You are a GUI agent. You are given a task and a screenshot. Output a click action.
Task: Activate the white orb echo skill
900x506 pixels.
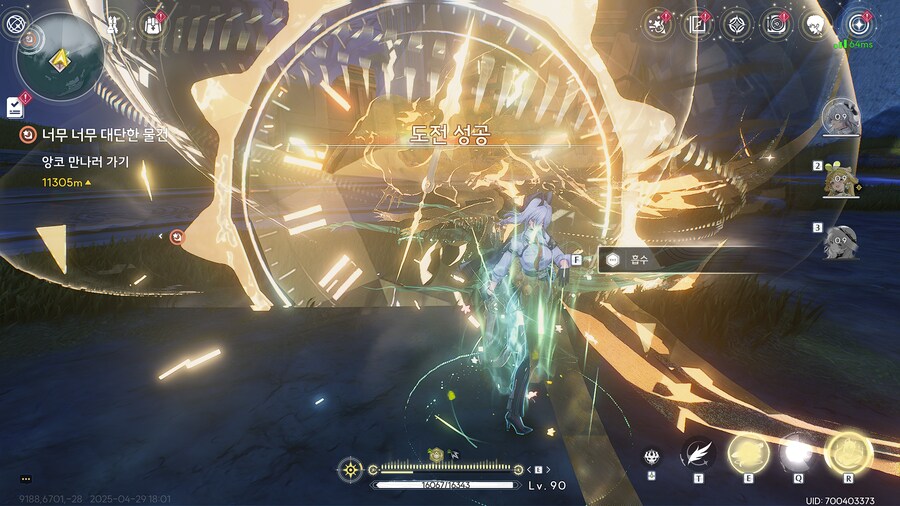tap(797, 454)
